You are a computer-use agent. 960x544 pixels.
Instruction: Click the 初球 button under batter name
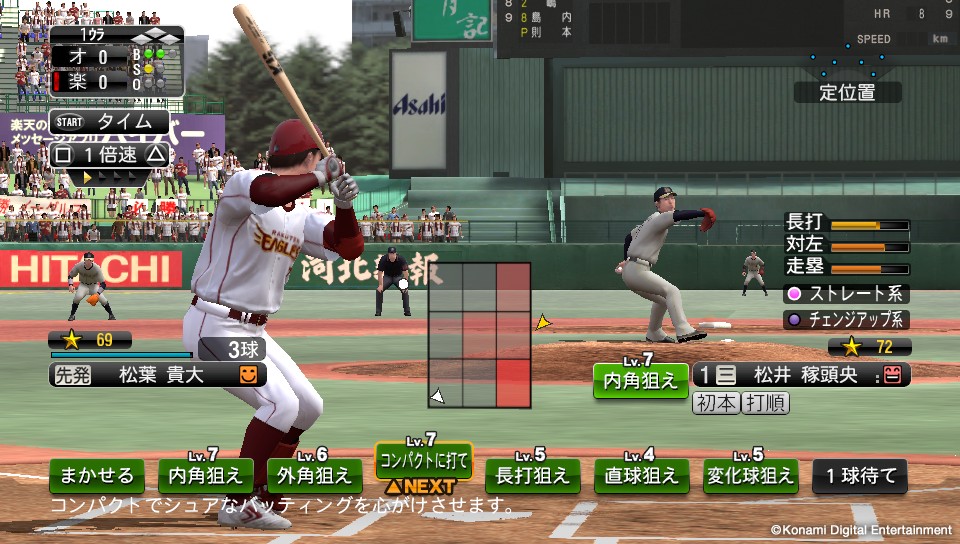(x=716, y=403)
